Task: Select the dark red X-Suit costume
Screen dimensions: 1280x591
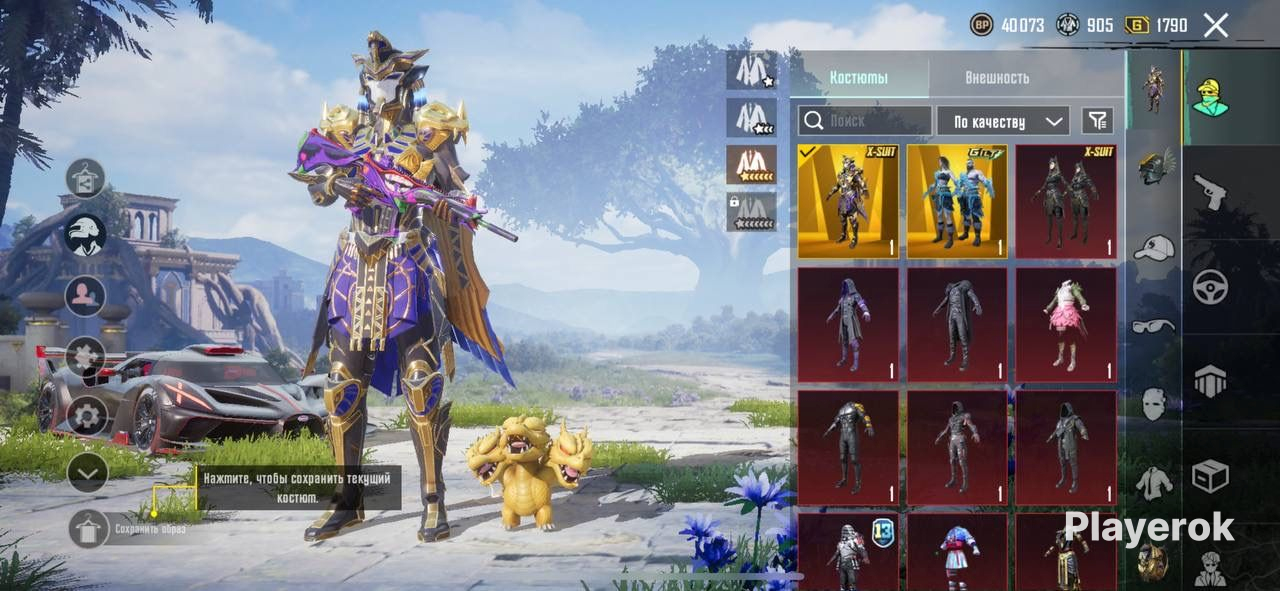Action: (1066, 202)
